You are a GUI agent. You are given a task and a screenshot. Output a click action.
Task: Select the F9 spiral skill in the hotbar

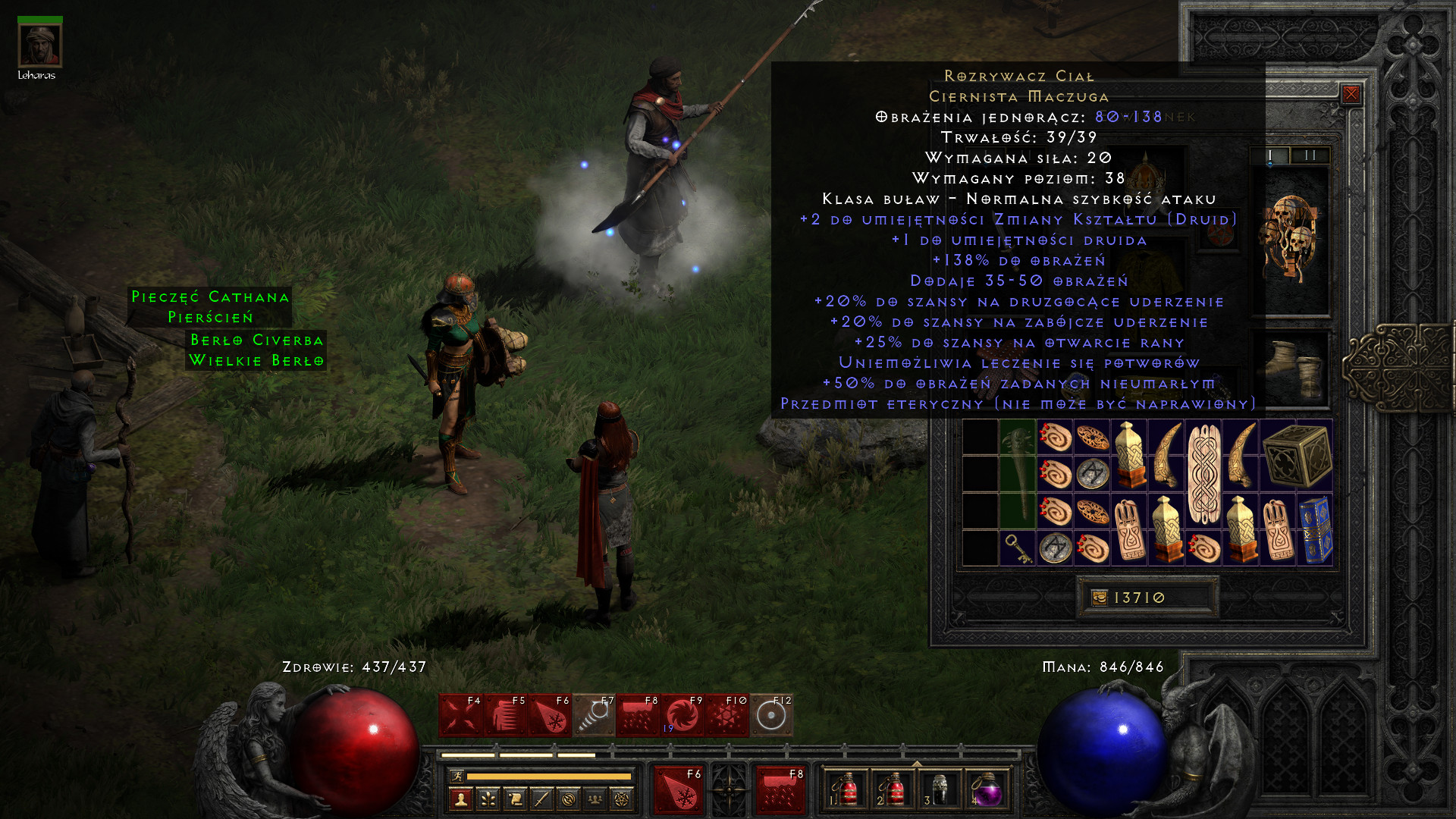[682, 715]
